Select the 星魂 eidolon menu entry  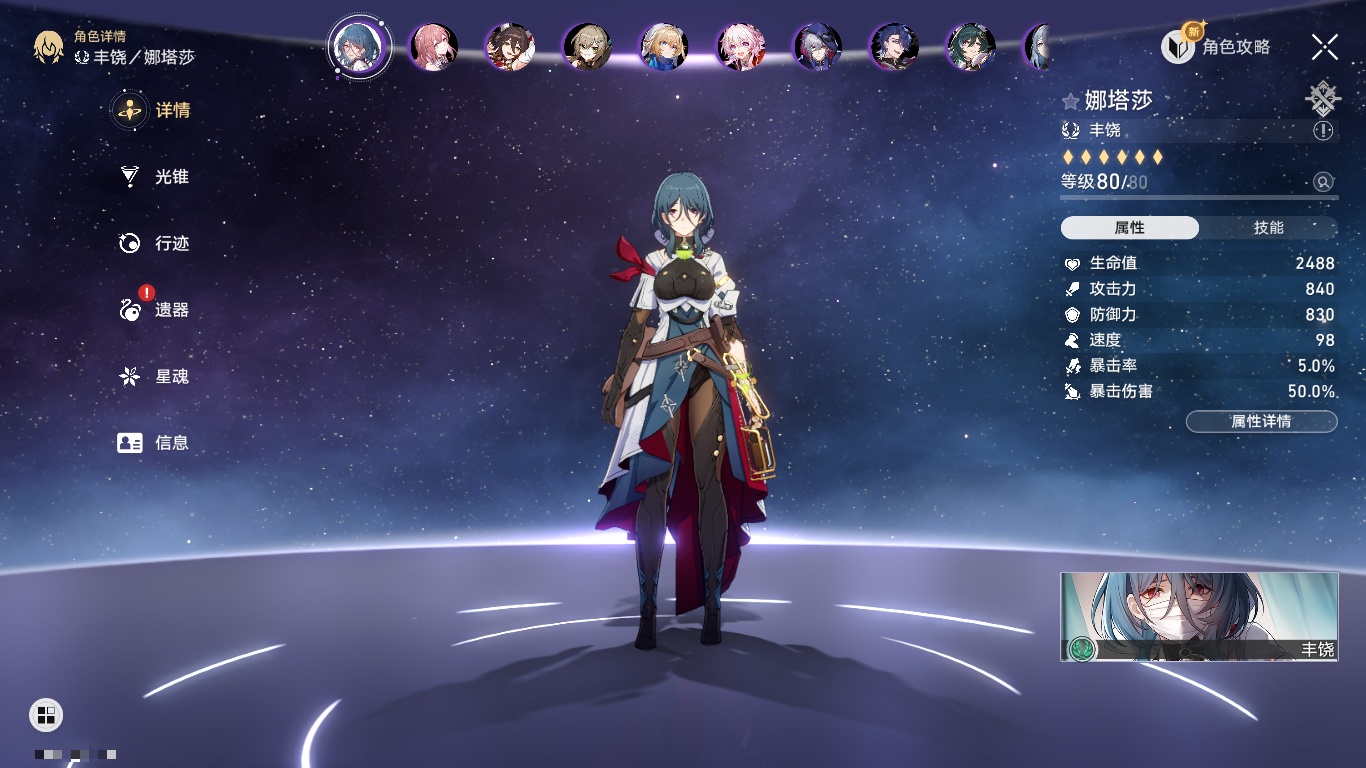coord(155,376)
